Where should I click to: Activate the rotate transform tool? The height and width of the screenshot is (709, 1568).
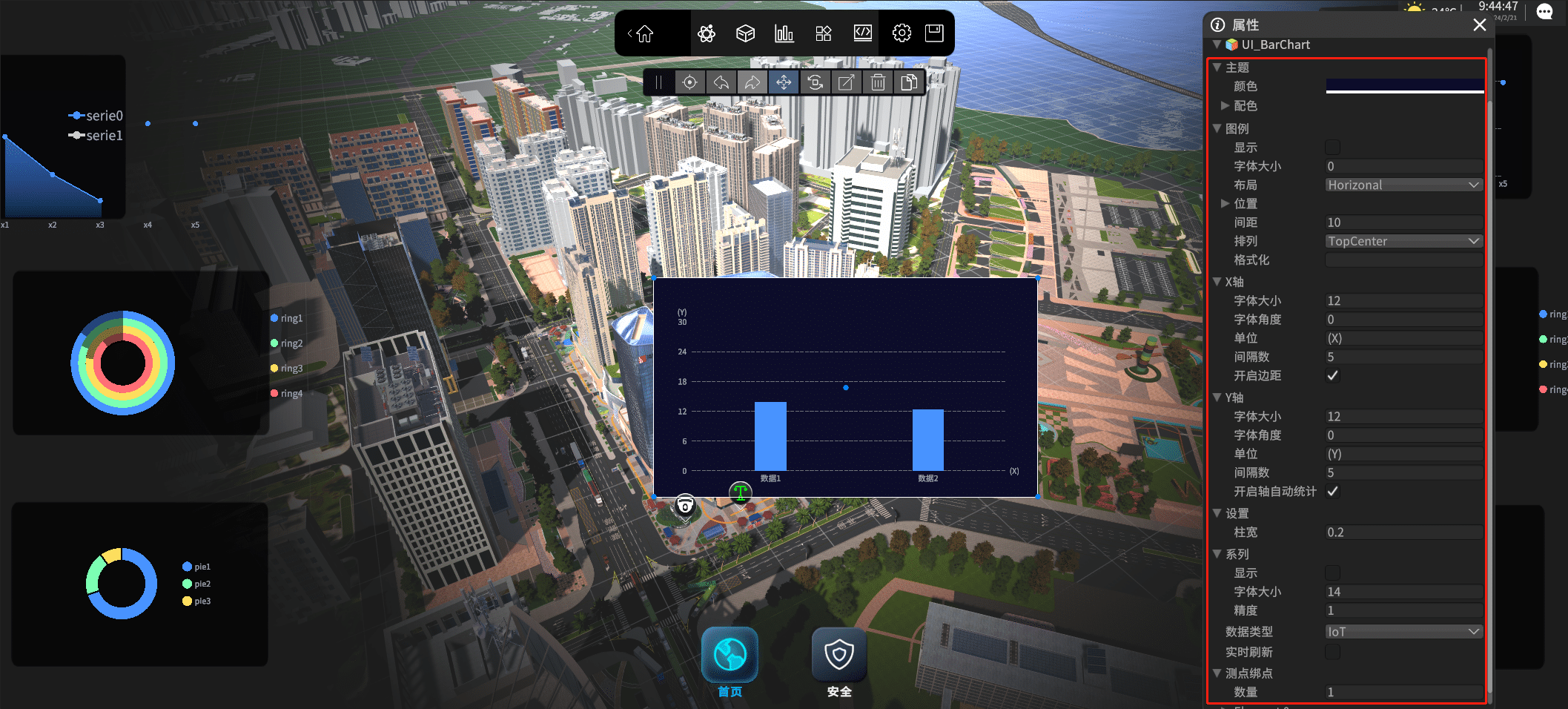coord(815,82)
